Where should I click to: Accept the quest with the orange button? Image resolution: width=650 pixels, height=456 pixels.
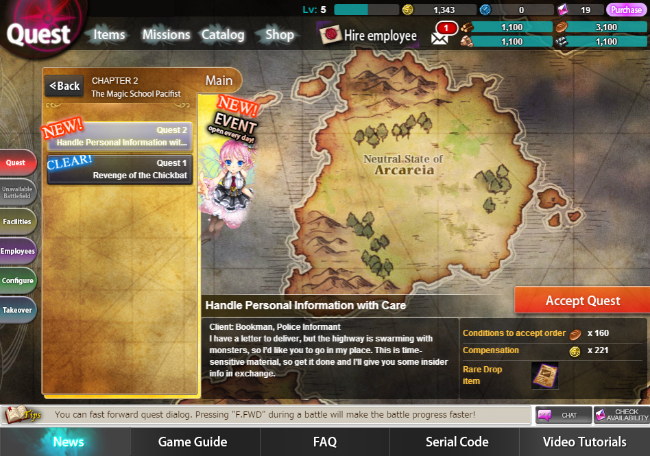(x=582, y=300)
